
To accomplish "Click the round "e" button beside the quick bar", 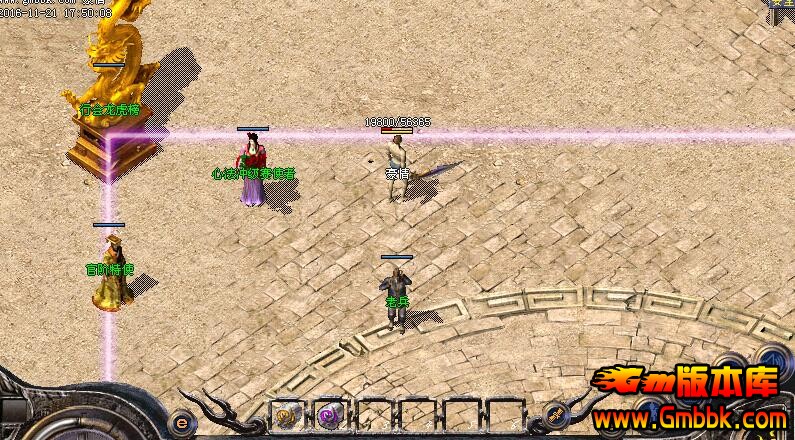I will (x=180, y=420).
